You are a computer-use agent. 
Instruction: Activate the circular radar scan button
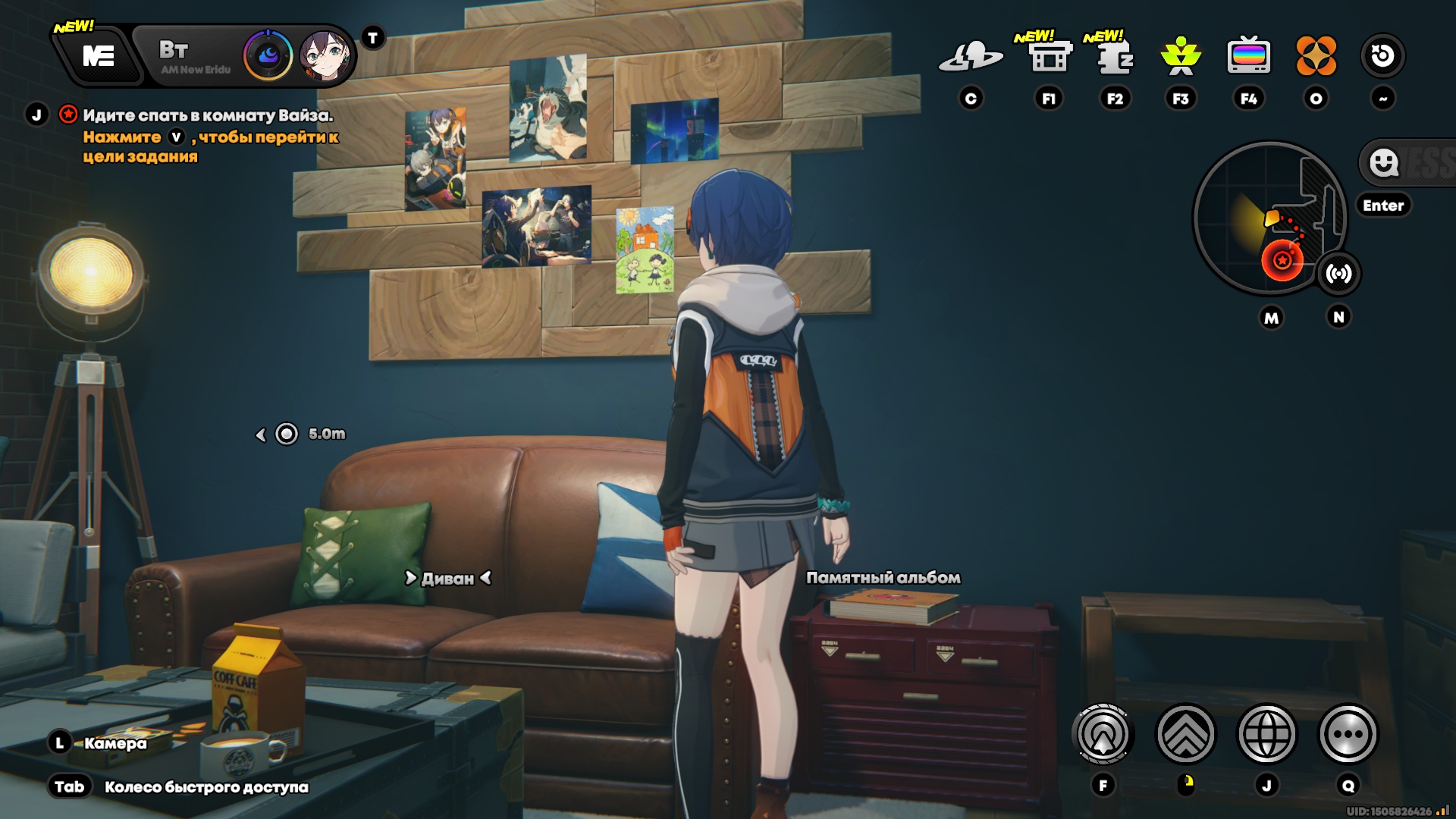tap(1103, 734)
